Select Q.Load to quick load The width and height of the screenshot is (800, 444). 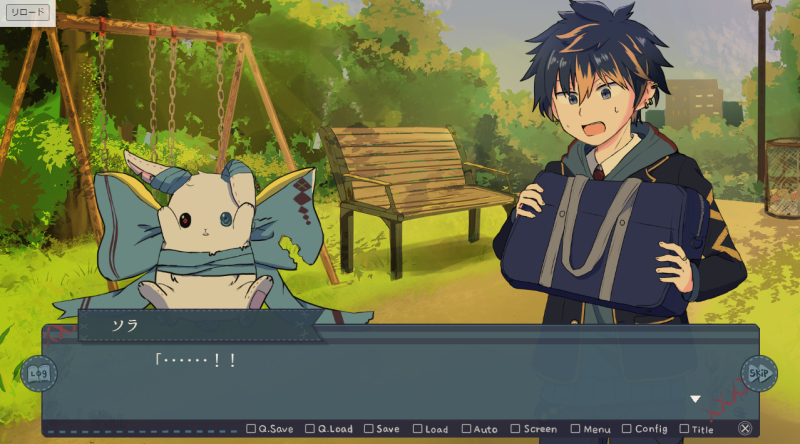pos(329,429)
